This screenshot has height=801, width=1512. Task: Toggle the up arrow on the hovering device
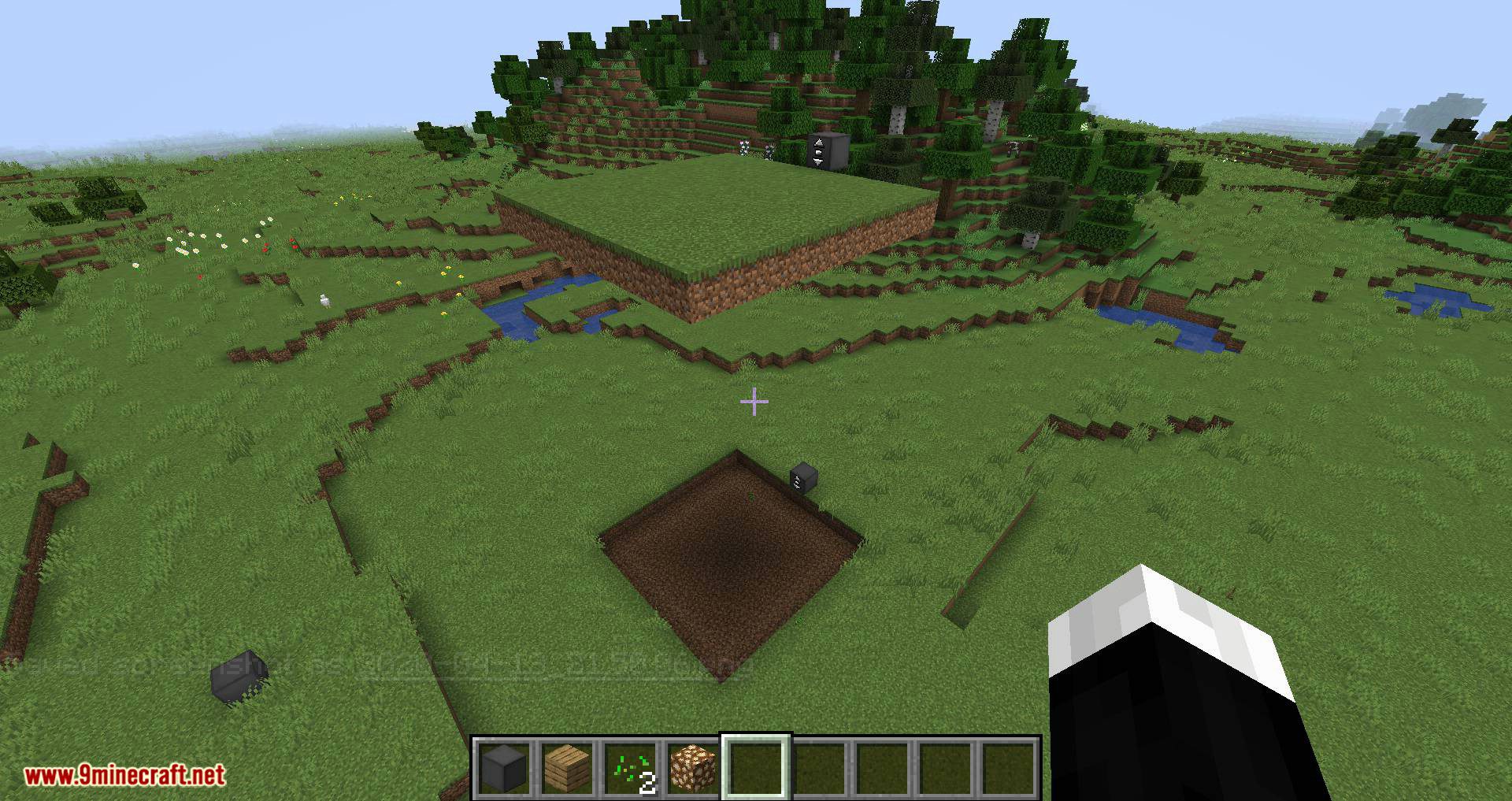819,142
